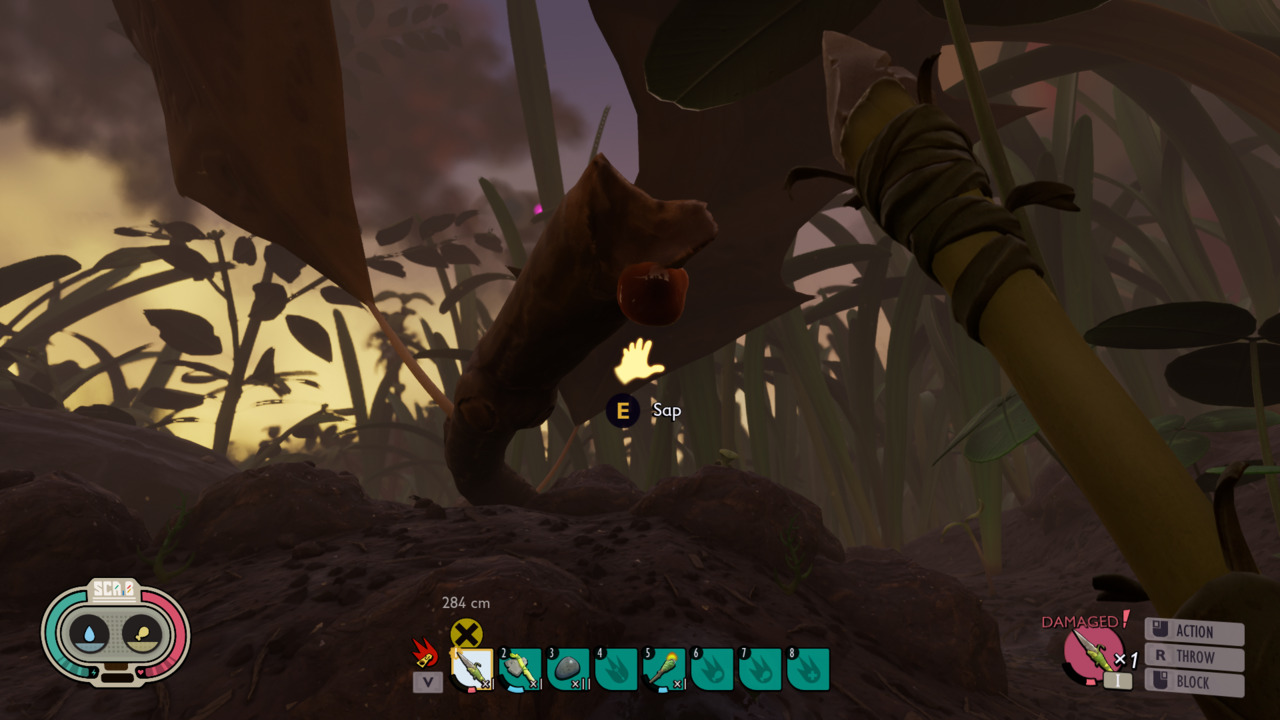Select the spear in hotbar slot 1

click(x=472, y=669)
